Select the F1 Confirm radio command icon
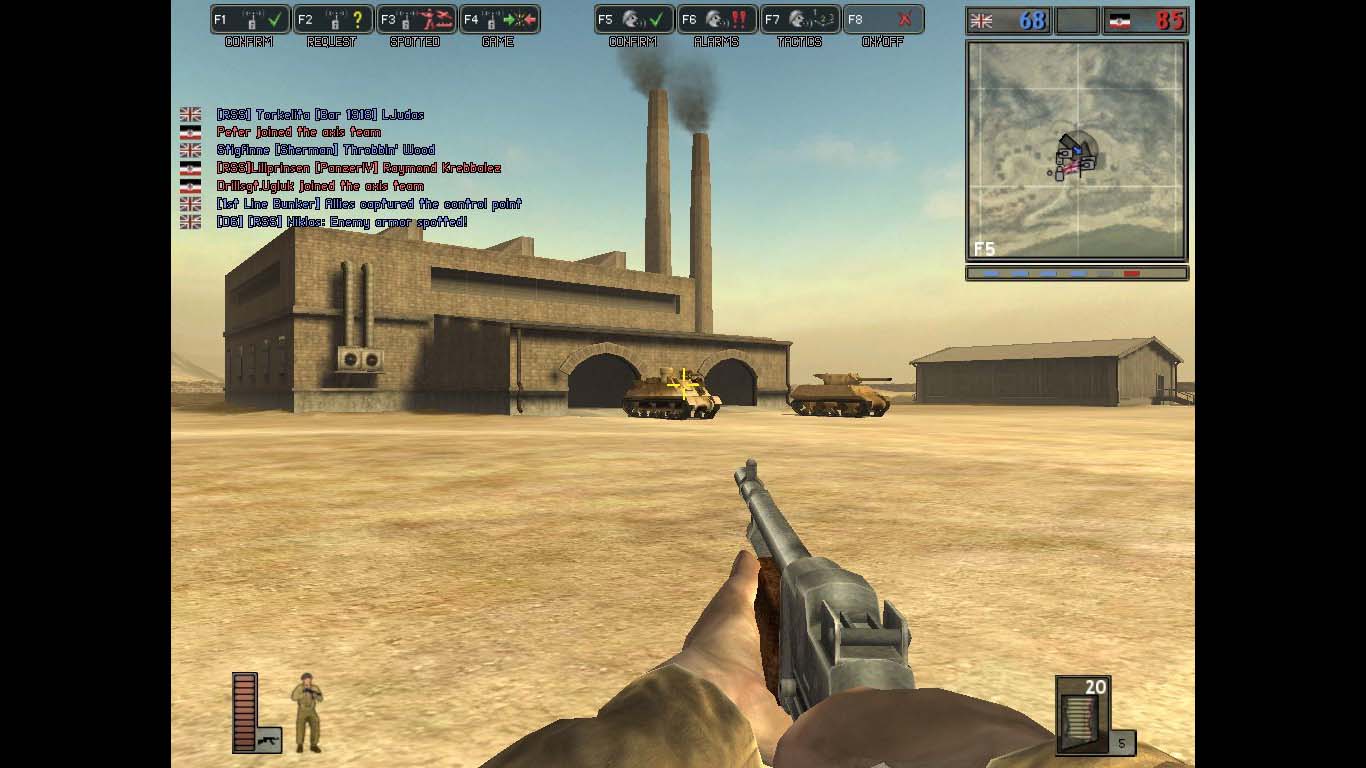This screenshot has width=1366, height=768. [x=249, y=19]
